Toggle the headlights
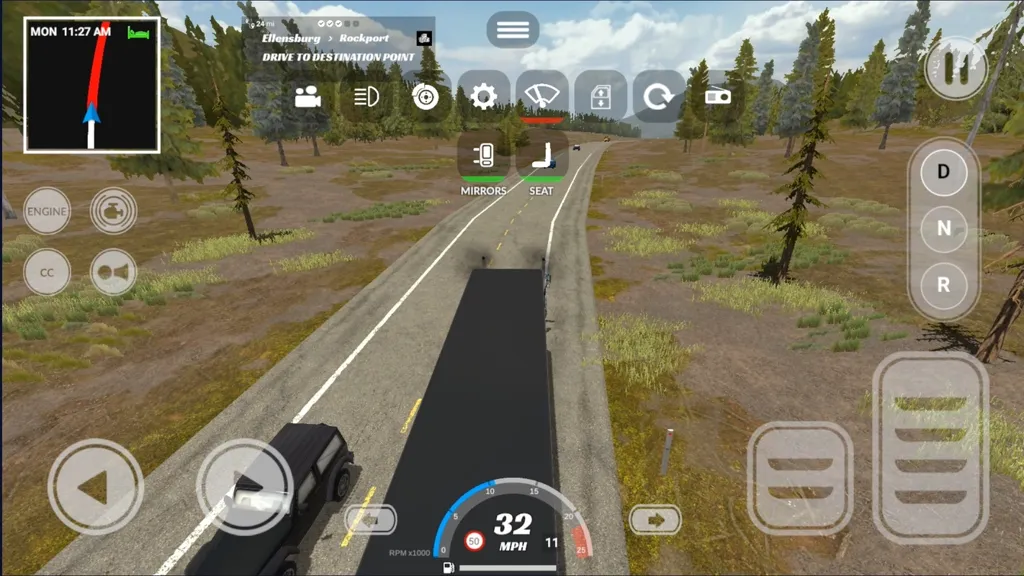This screenshot has width=1024, height=576. pos(367,97)
